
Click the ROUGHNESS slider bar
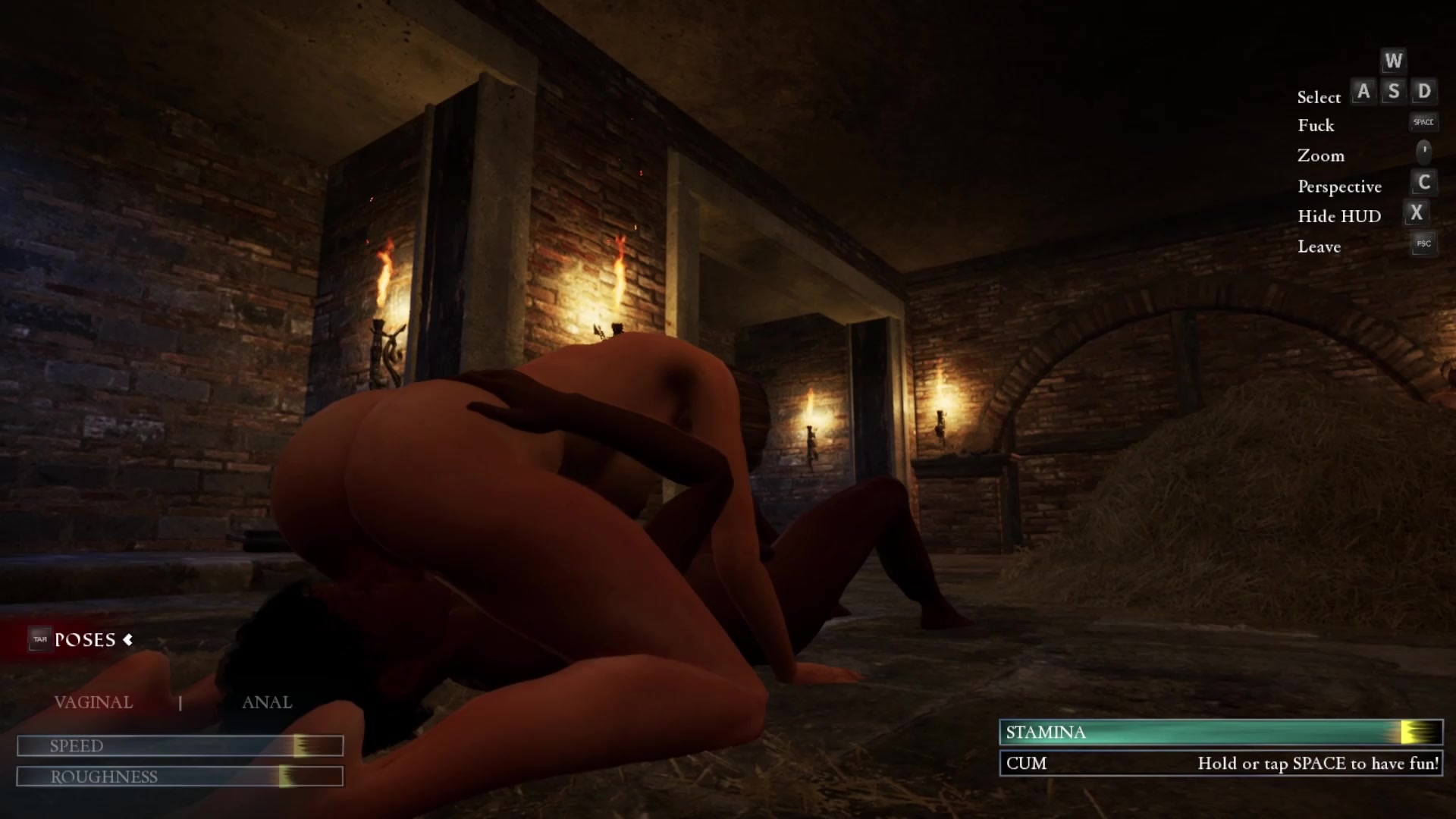click(x=180, y=777)
